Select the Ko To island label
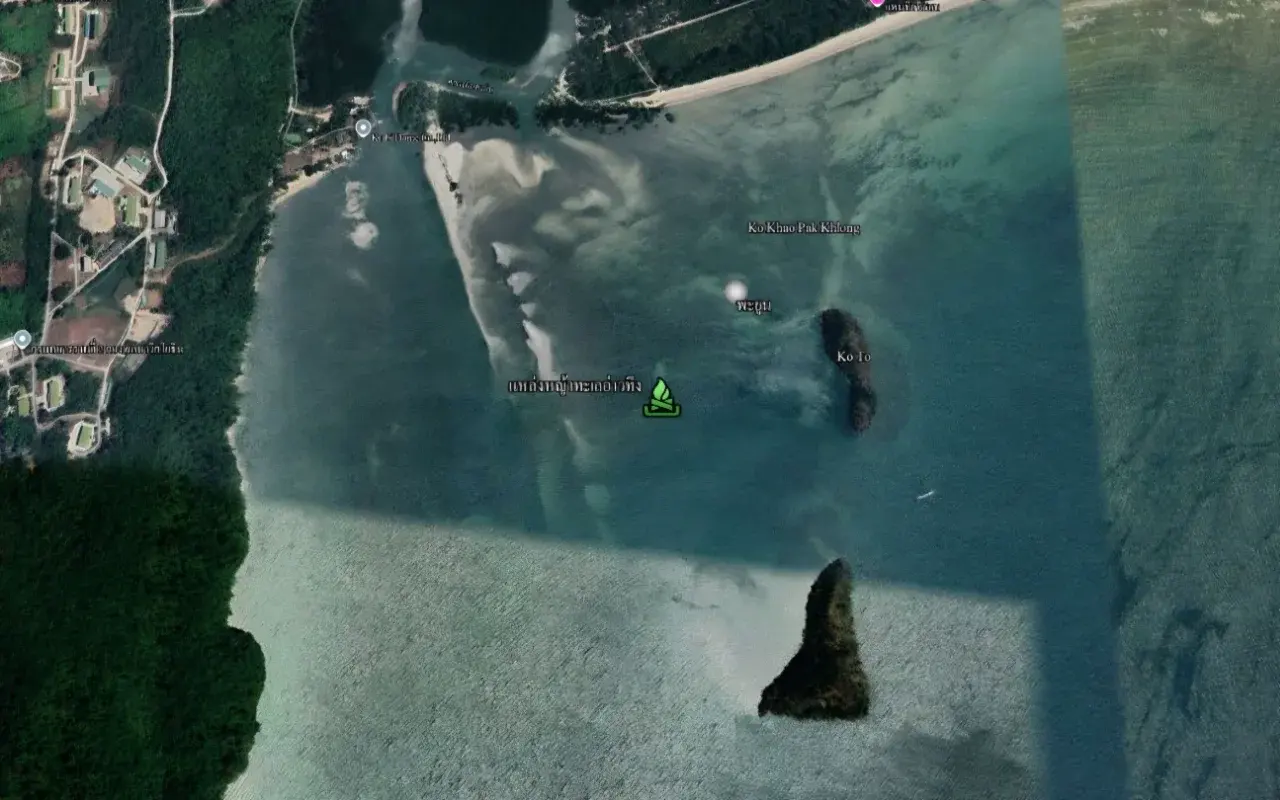The image size is (1280, 800). tap(853, 356)
